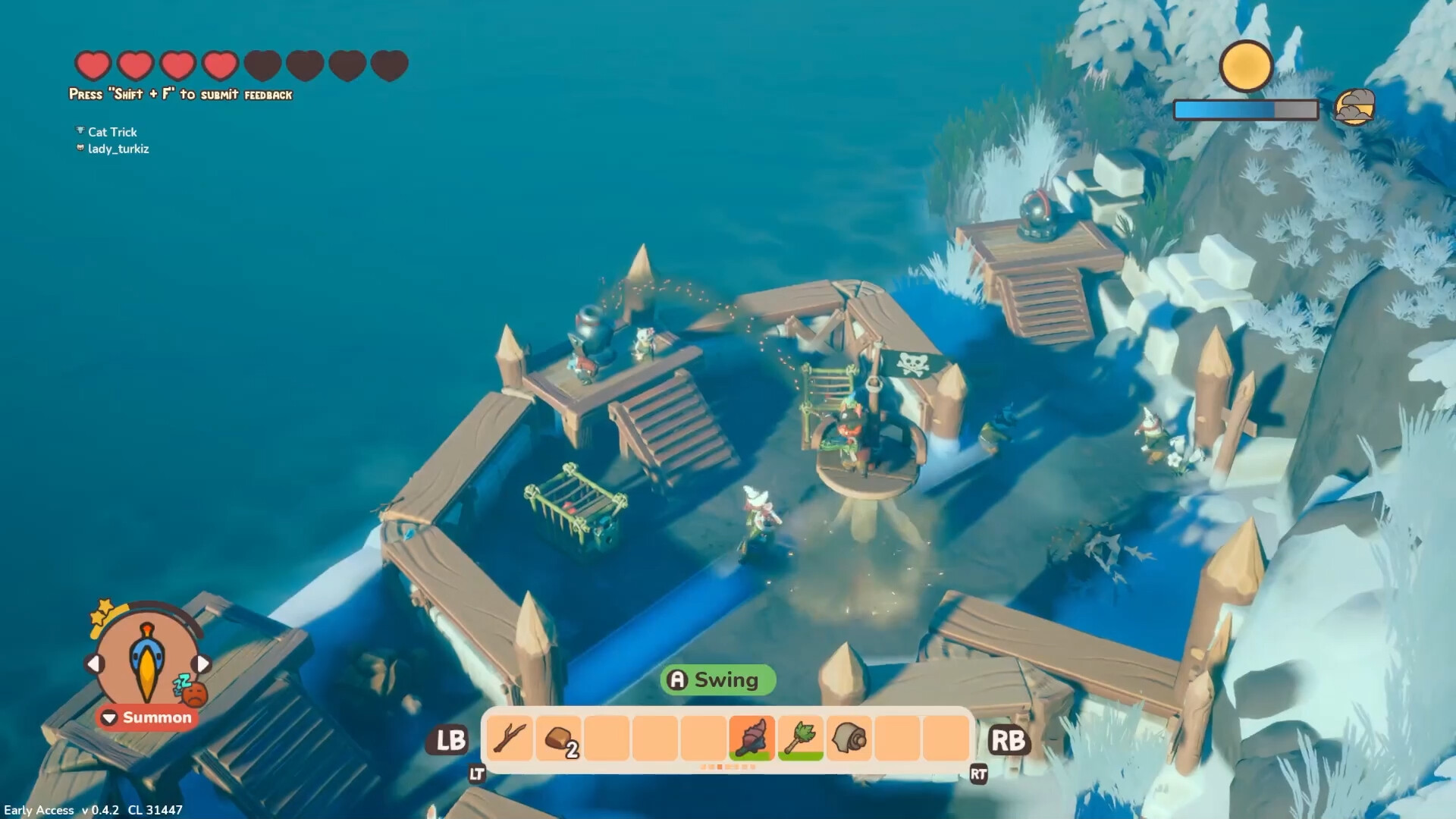The image size is (1456, 819).
Task: Select the conch drill tool in the hotbar
Action: tap(751, 739)
